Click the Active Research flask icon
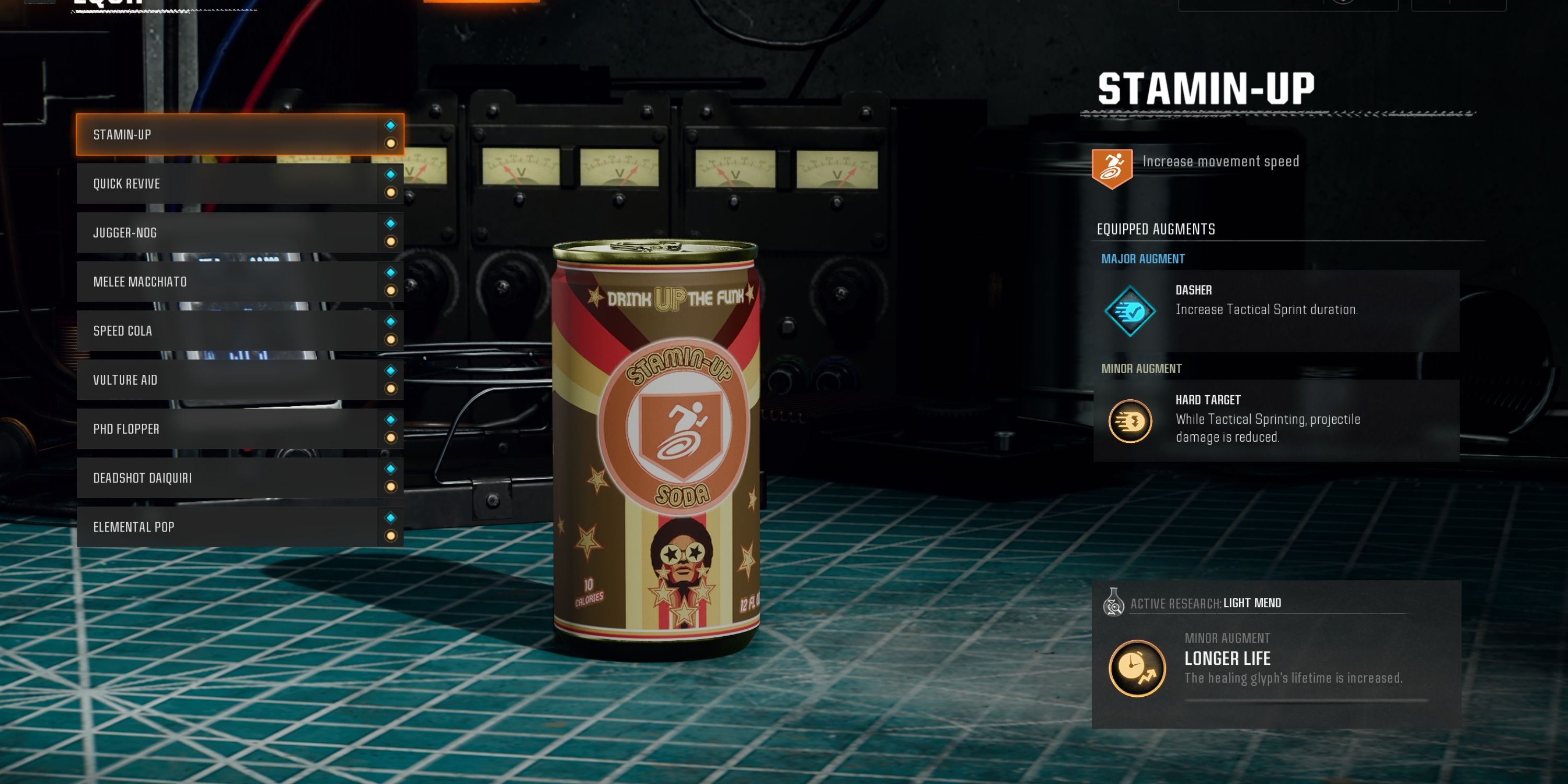Image resolution: width=1568 pixels, height=784 pixels. point(1114,603)
